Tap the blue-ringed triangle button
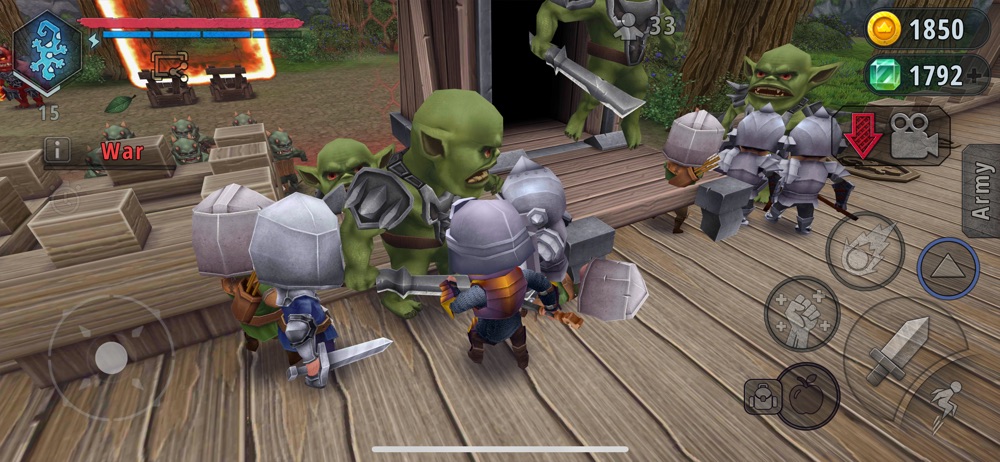The width and height of the screenshot is (1000, 462). [947, 268]
